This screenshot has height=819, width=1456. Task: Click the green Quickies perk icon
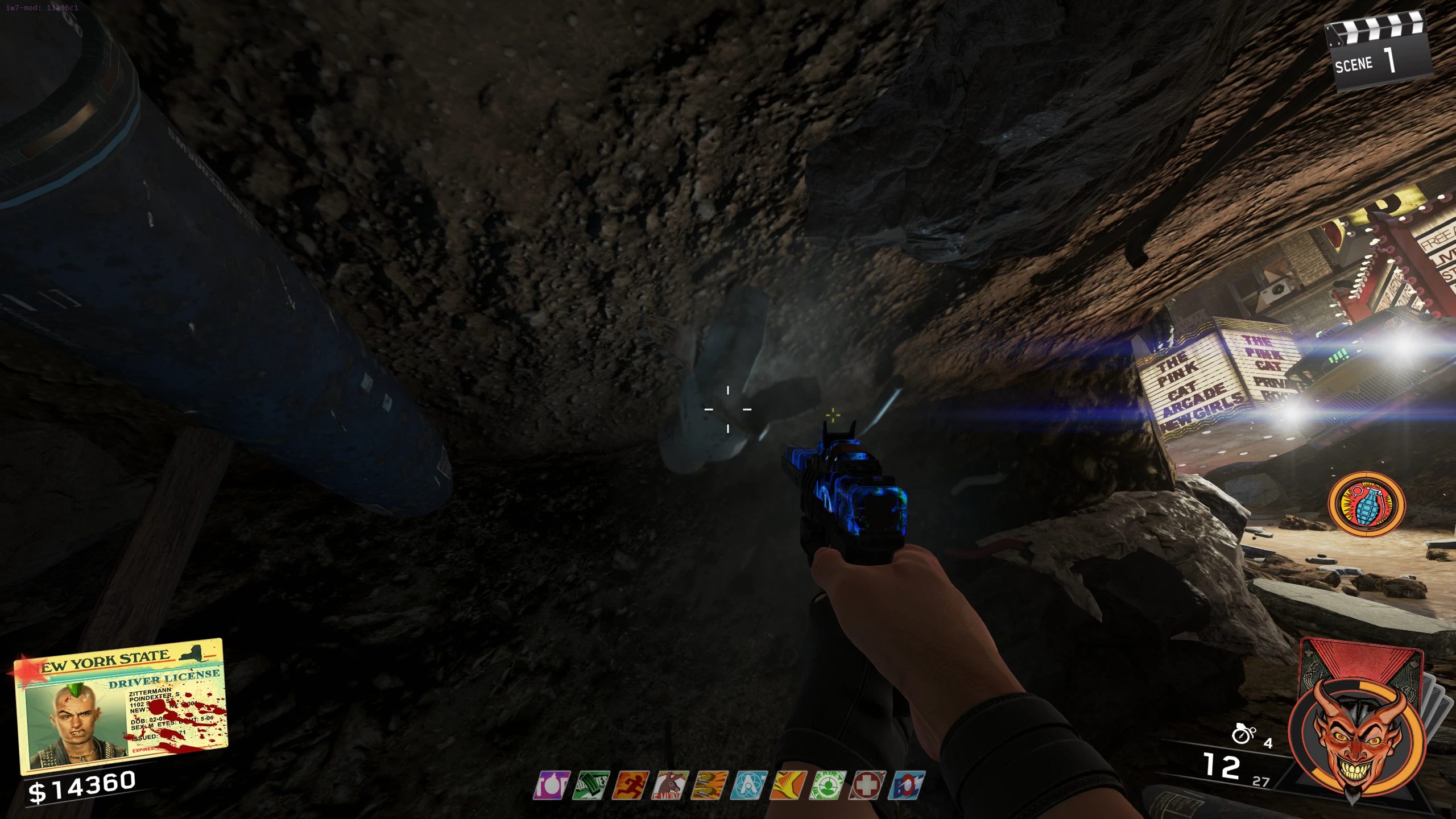click(591, 785)
